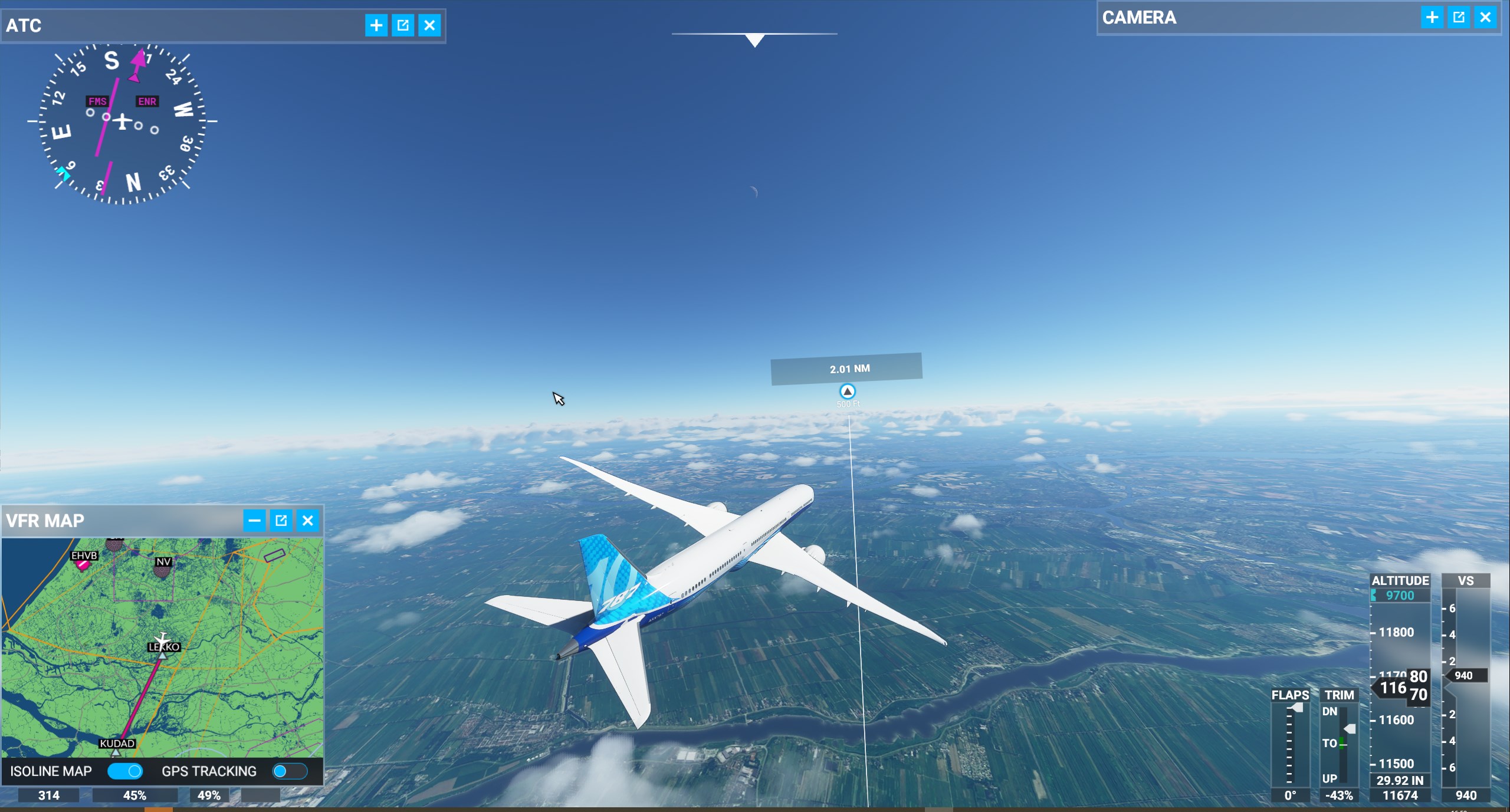The height and width of the screenshot is (812, 1510).
Task: Open the toolbar via top-center arrow handle
Action: (x=754, y=40)
